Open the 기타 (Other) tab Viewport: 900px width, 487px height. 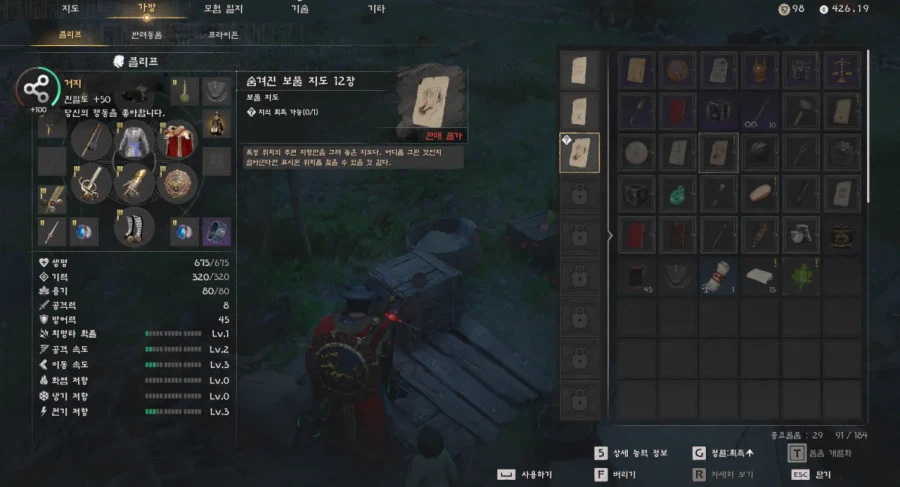click(375, 9)
